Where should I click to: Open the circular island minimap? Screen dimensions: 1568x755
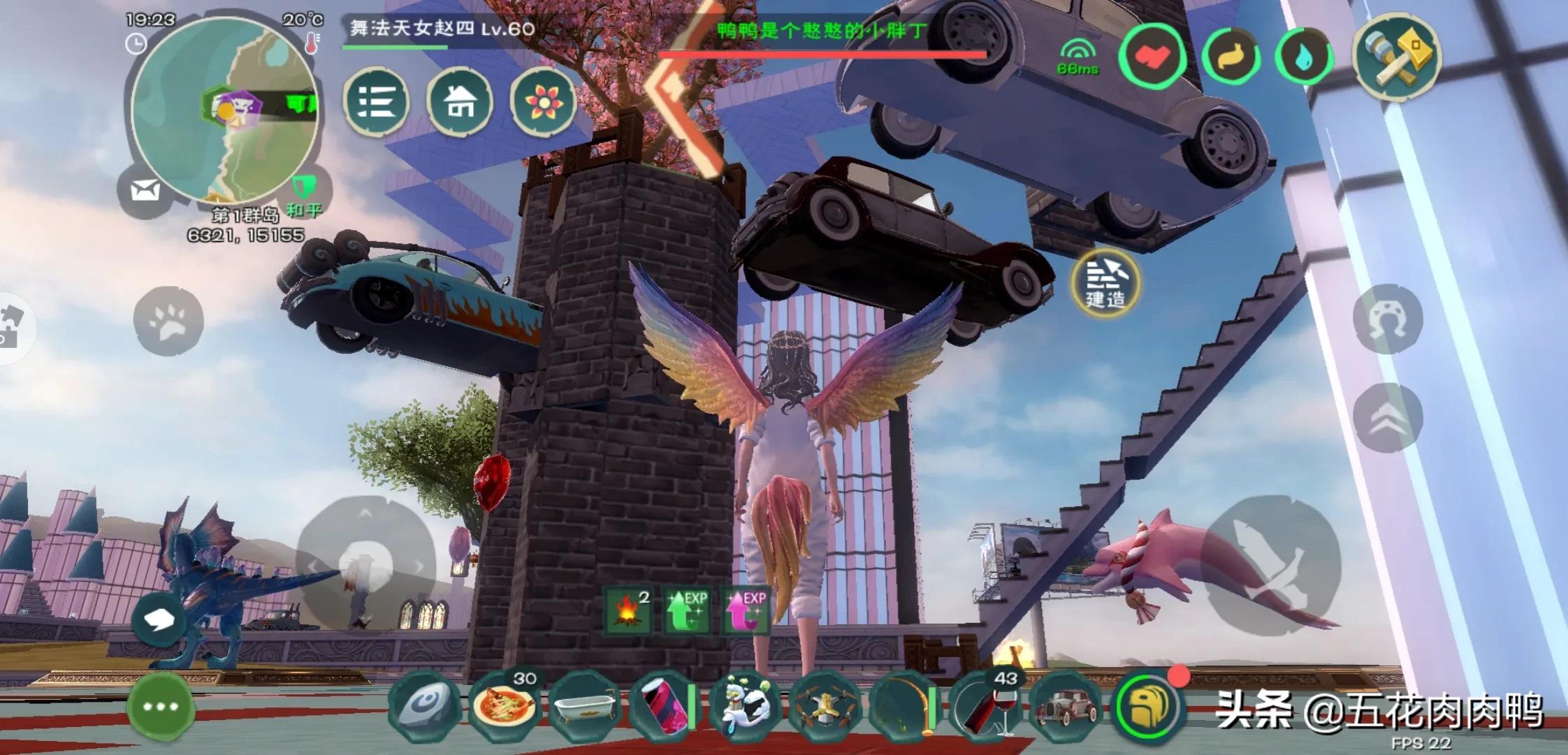point(224,112)
